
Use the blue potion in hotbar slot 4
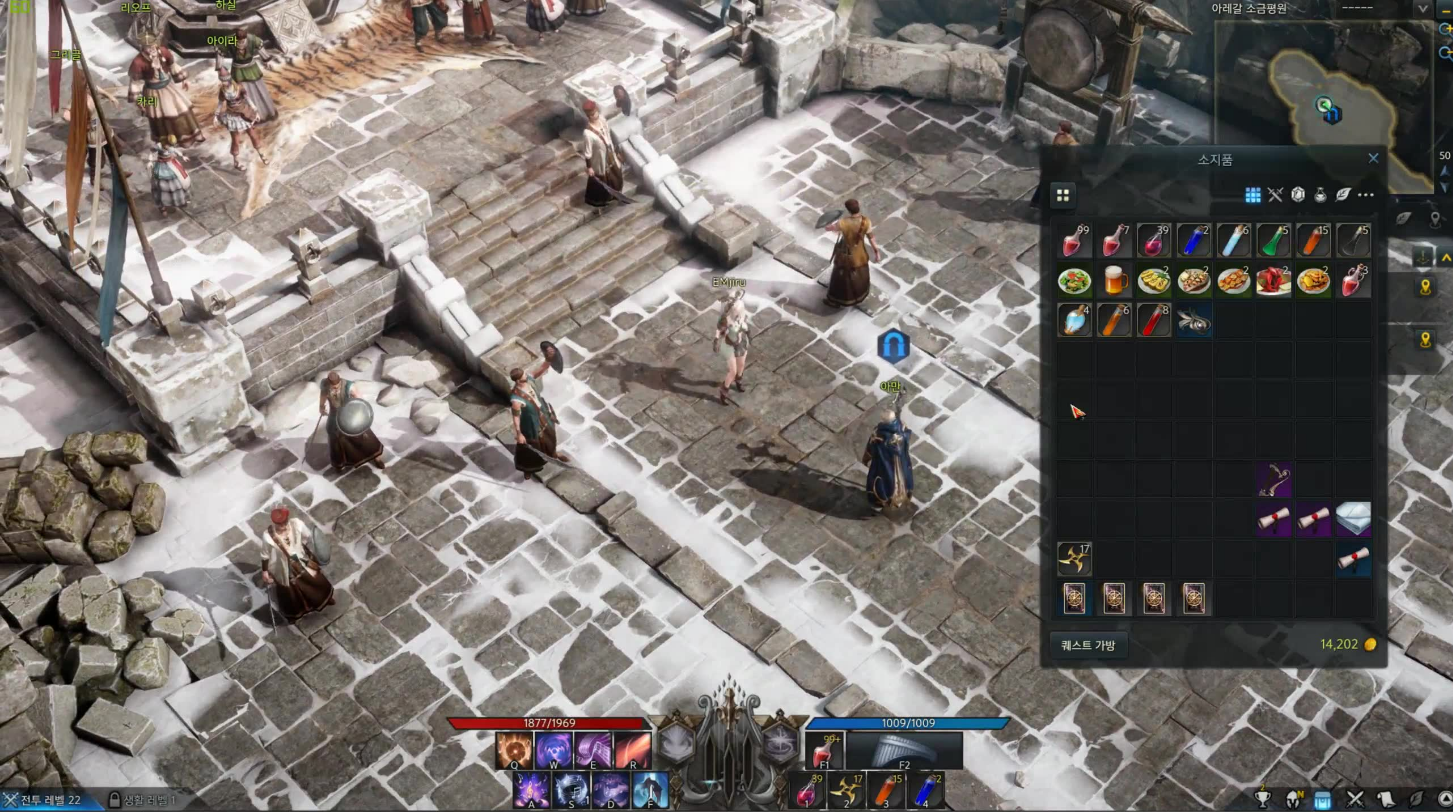pyautogui.click(x=925, y=789)
